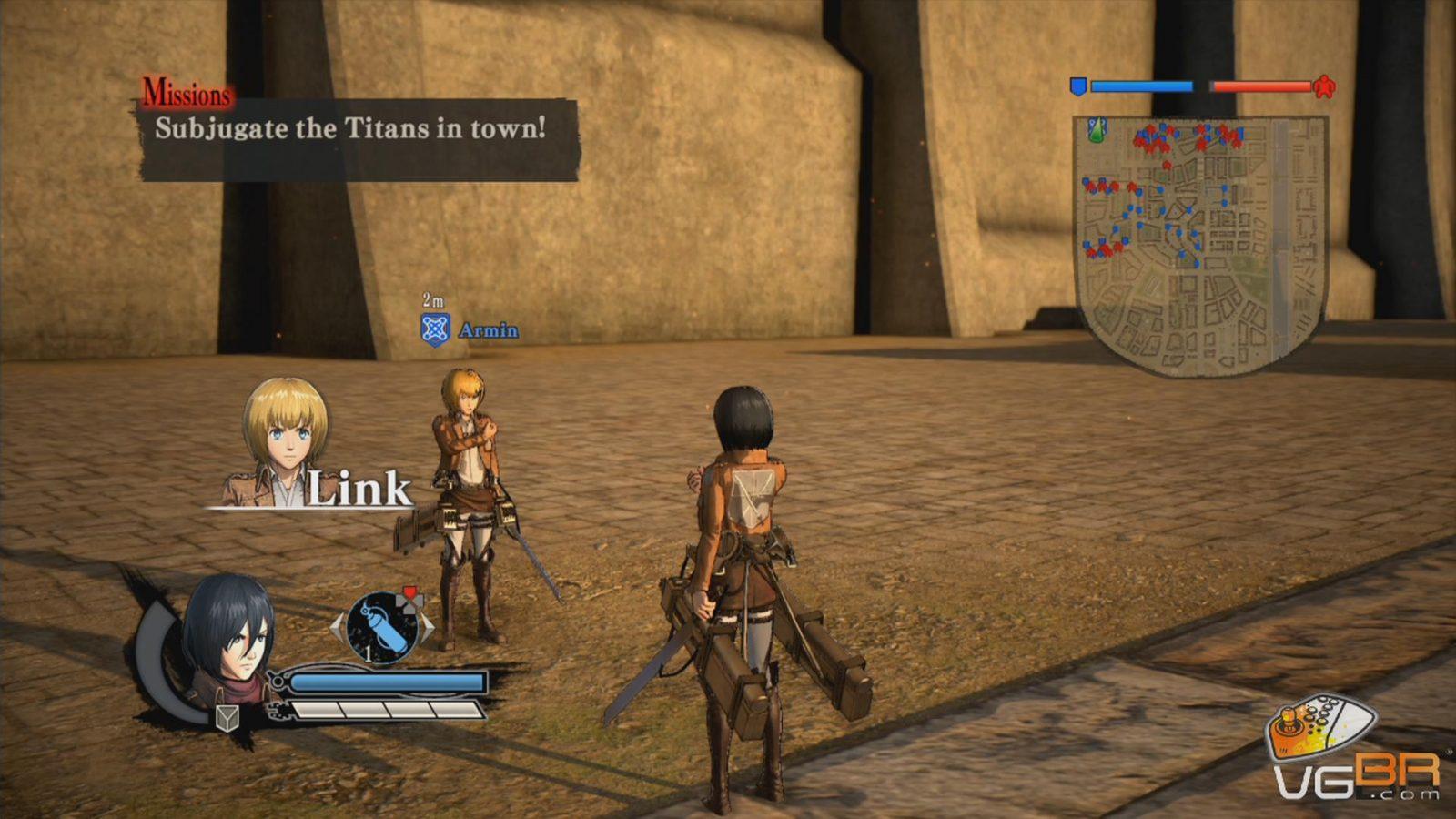Open the town minimap
The width and height of the screenshot is (1456, 819).
[x=1200, y=244]
